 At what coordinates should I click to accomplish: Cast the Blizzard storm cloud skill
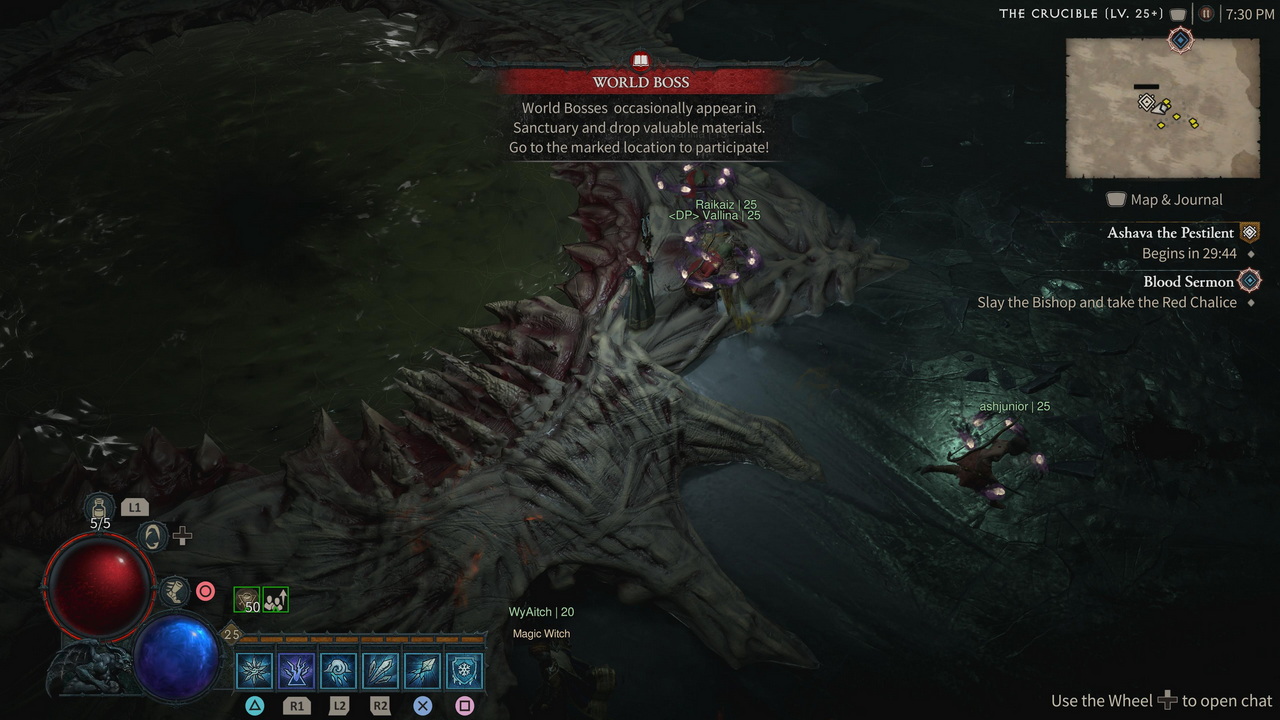(338, 670)
